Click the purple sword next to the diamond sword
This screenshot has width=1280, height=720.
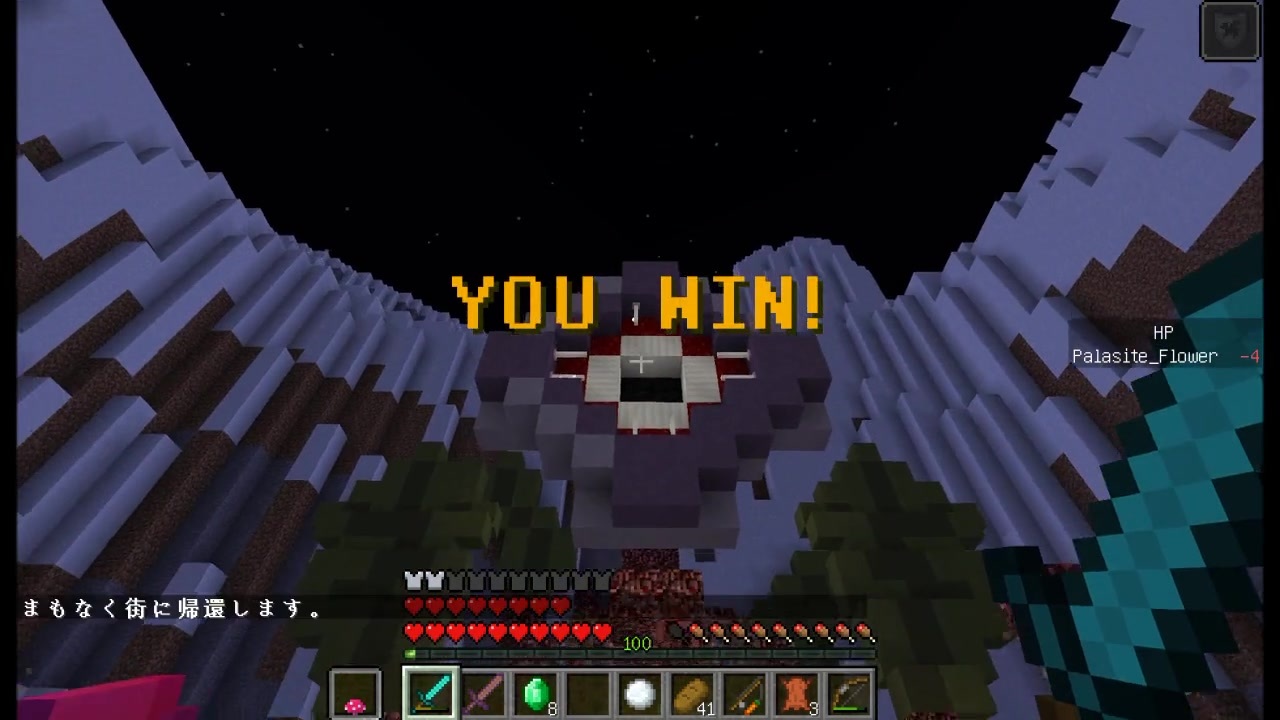483,692
